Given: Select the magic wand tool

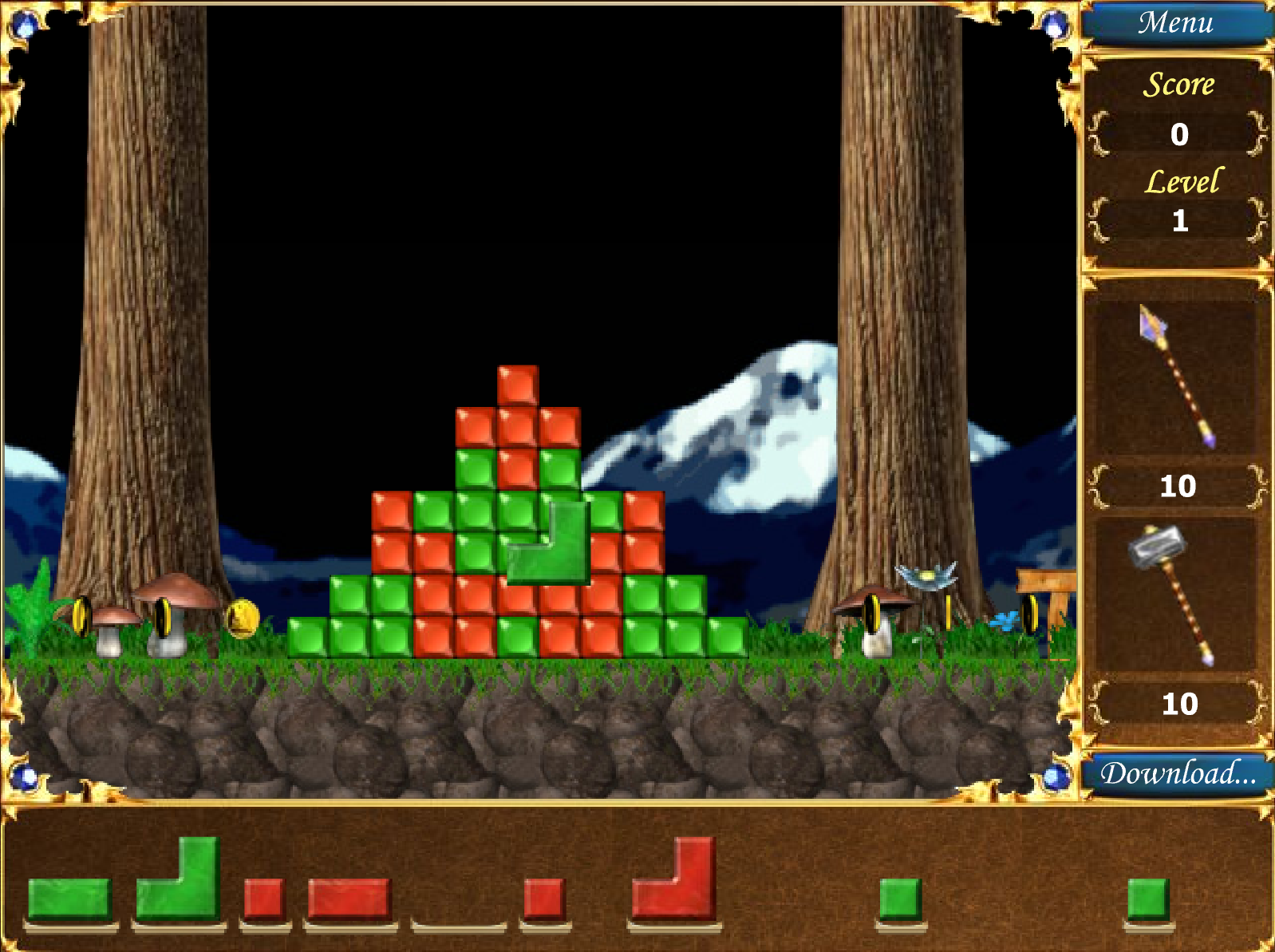Looking at the screenshot, I should [1177, 377].
